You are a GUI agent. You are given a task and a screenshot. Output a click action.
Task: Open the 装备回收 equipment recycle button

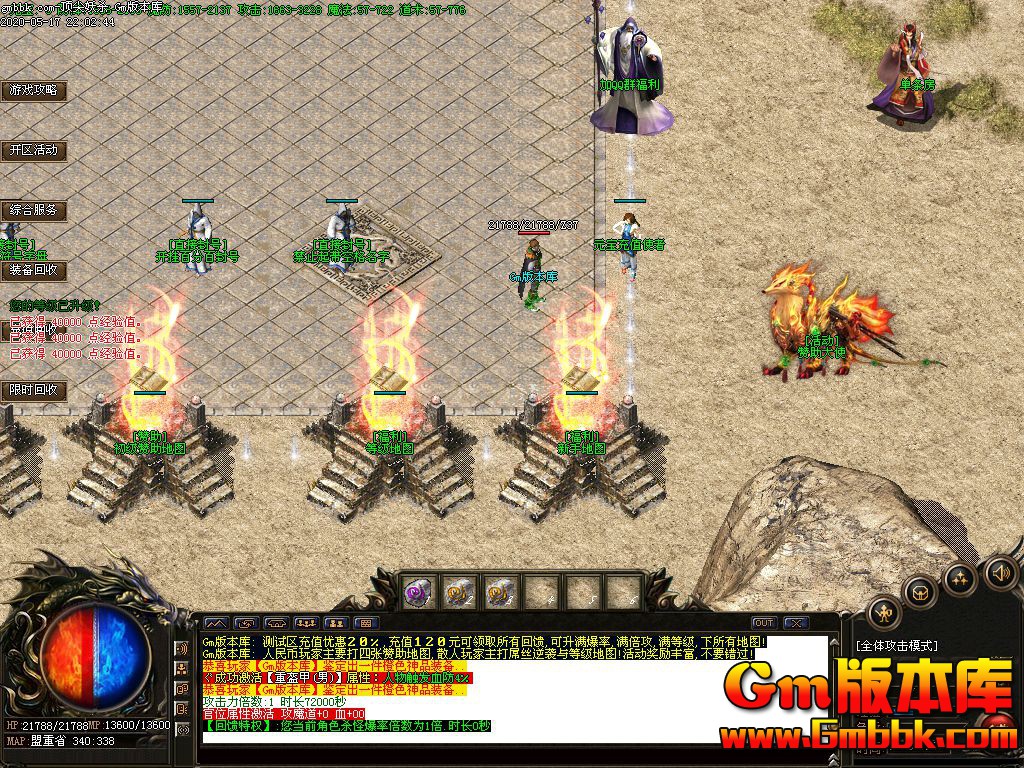(x=33, y=270)
